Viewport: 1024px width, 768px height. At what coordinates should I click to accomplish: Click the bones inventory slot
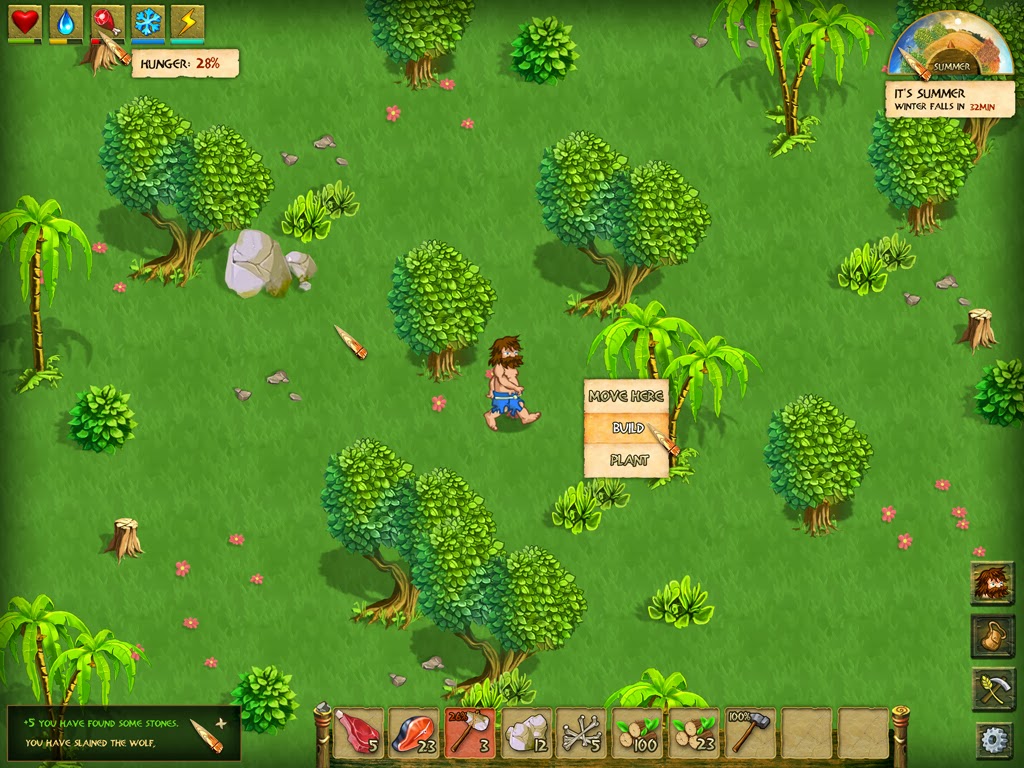pyautogui.click(x=582, y=733)
